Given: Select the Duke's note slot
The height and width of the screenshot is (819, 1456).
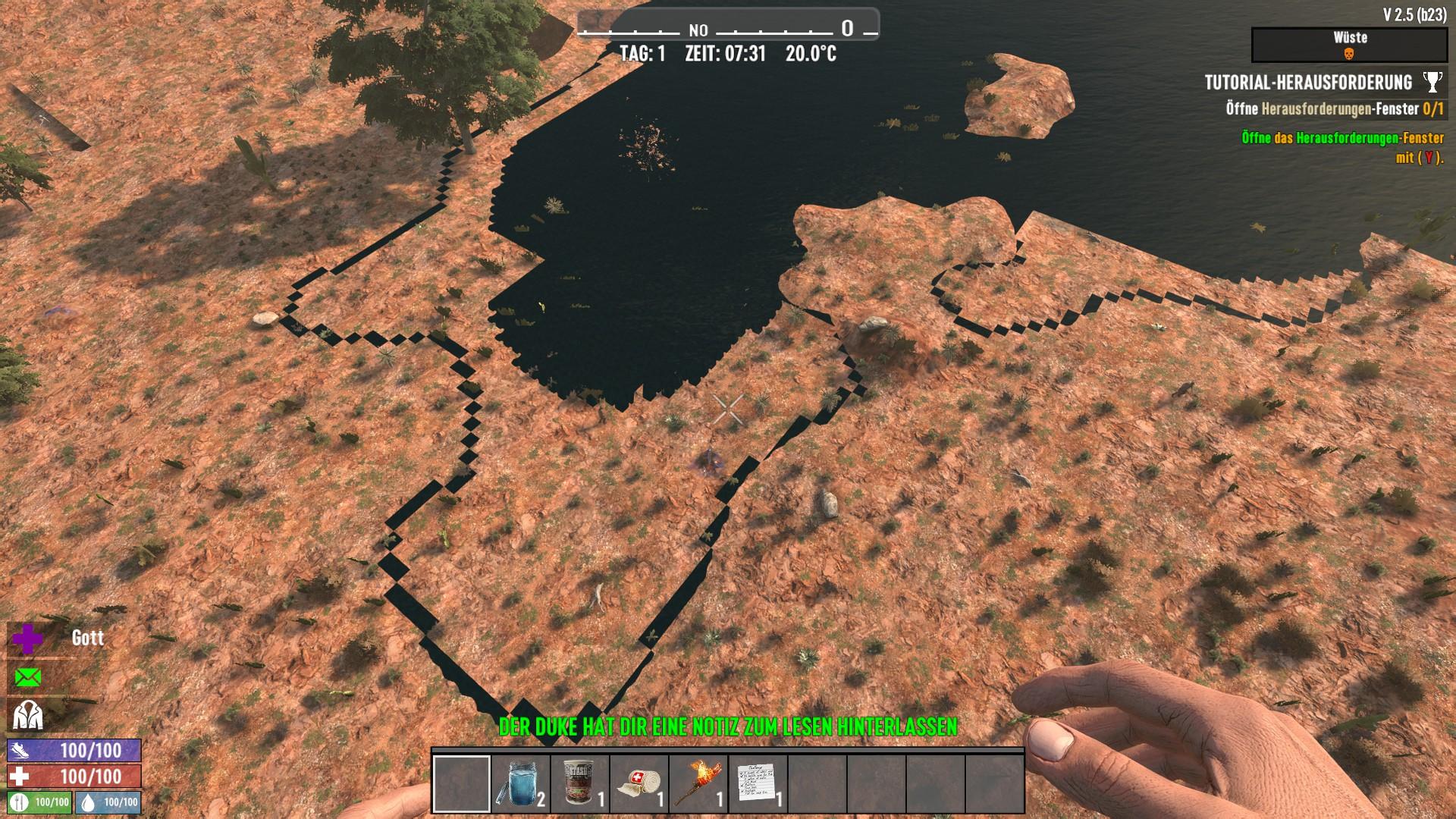Looking at the screenshot, I should [x=757, y=783].
